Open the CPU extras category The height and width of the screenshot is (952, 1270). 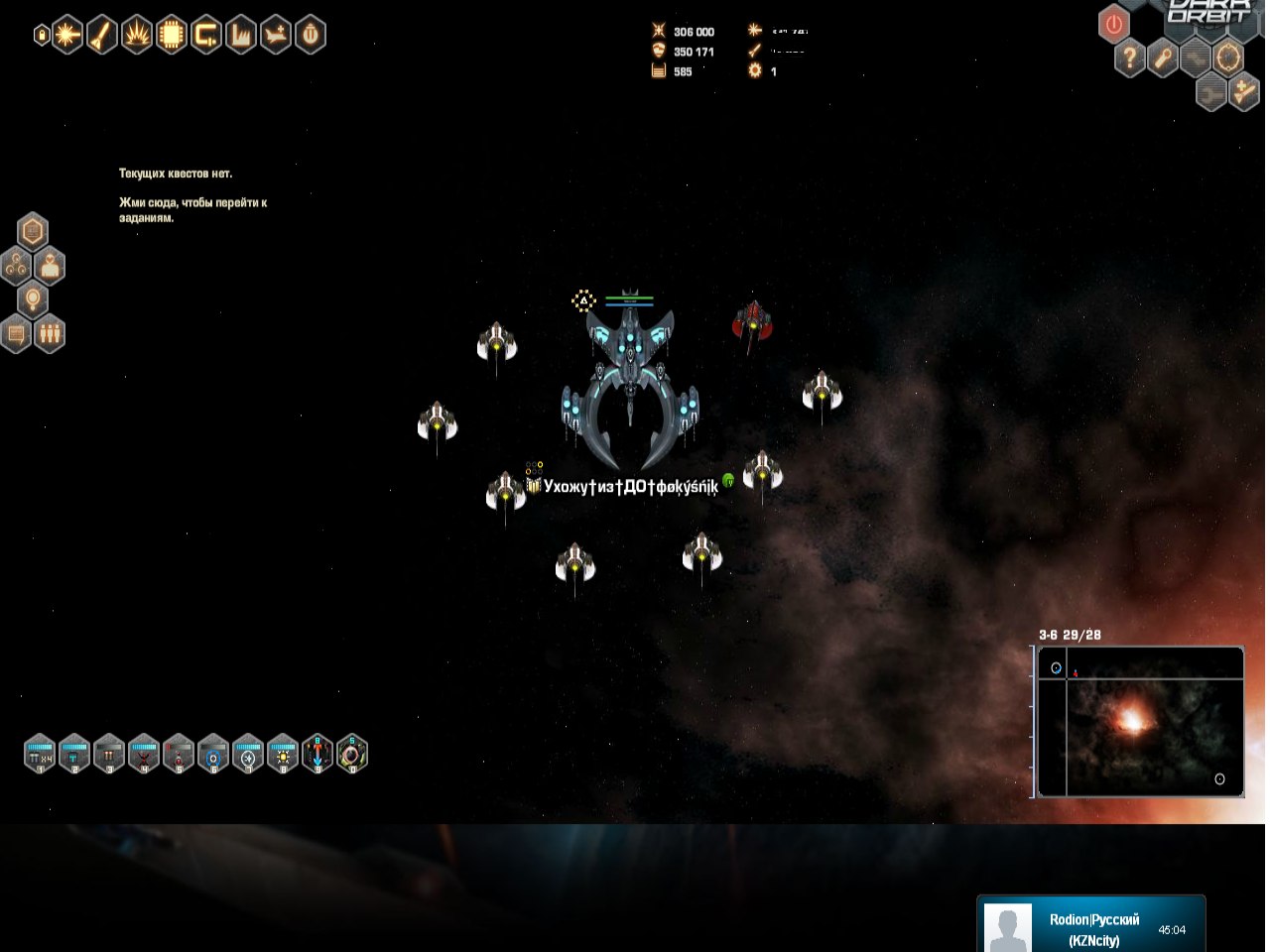click(171, 36)
